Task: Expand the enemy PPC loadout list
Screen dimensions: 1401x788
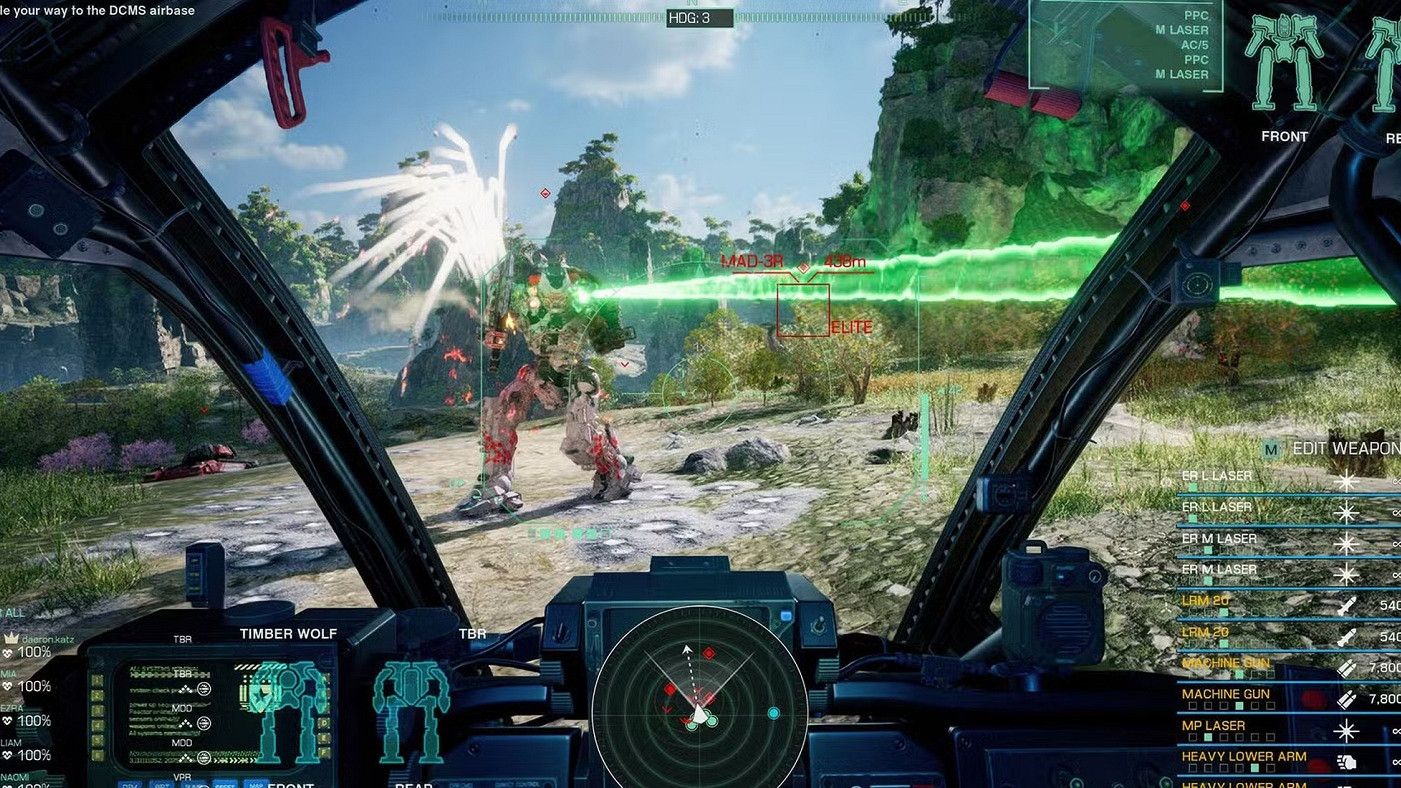Action: [1185, 45]
